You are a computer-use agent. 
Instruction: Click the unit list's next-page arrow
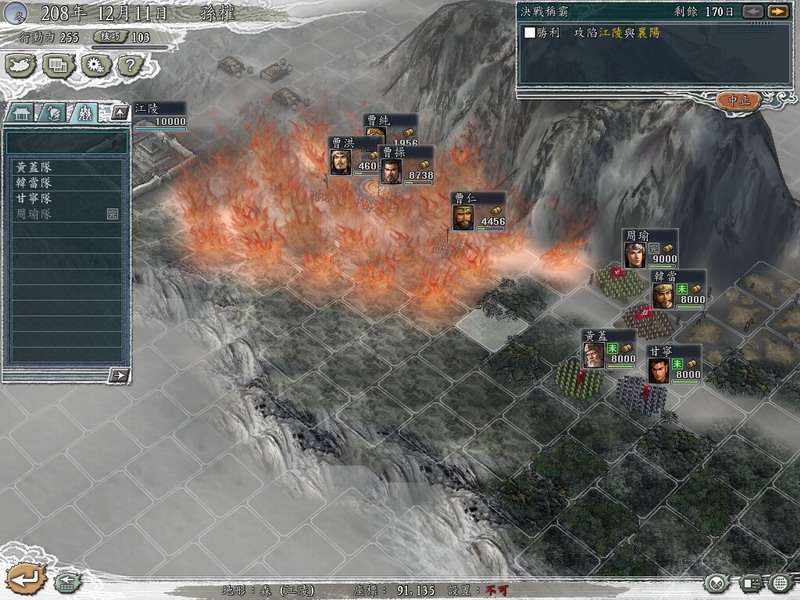click(118, 375)
